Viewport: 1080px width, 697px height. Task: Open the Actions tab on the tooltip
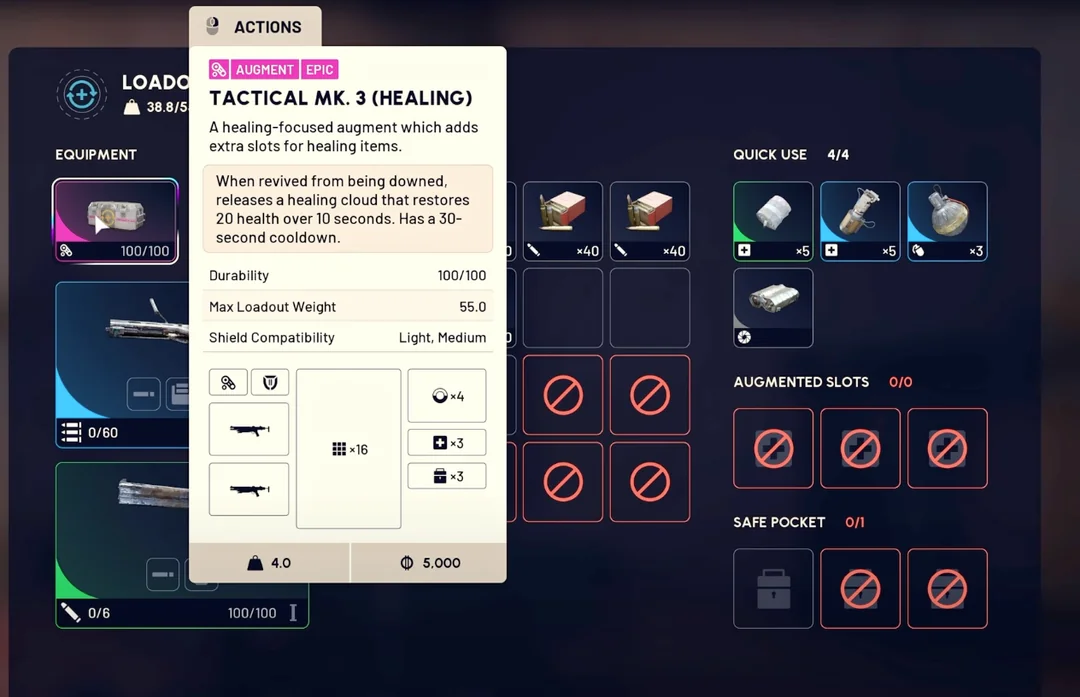click(255, 27)
